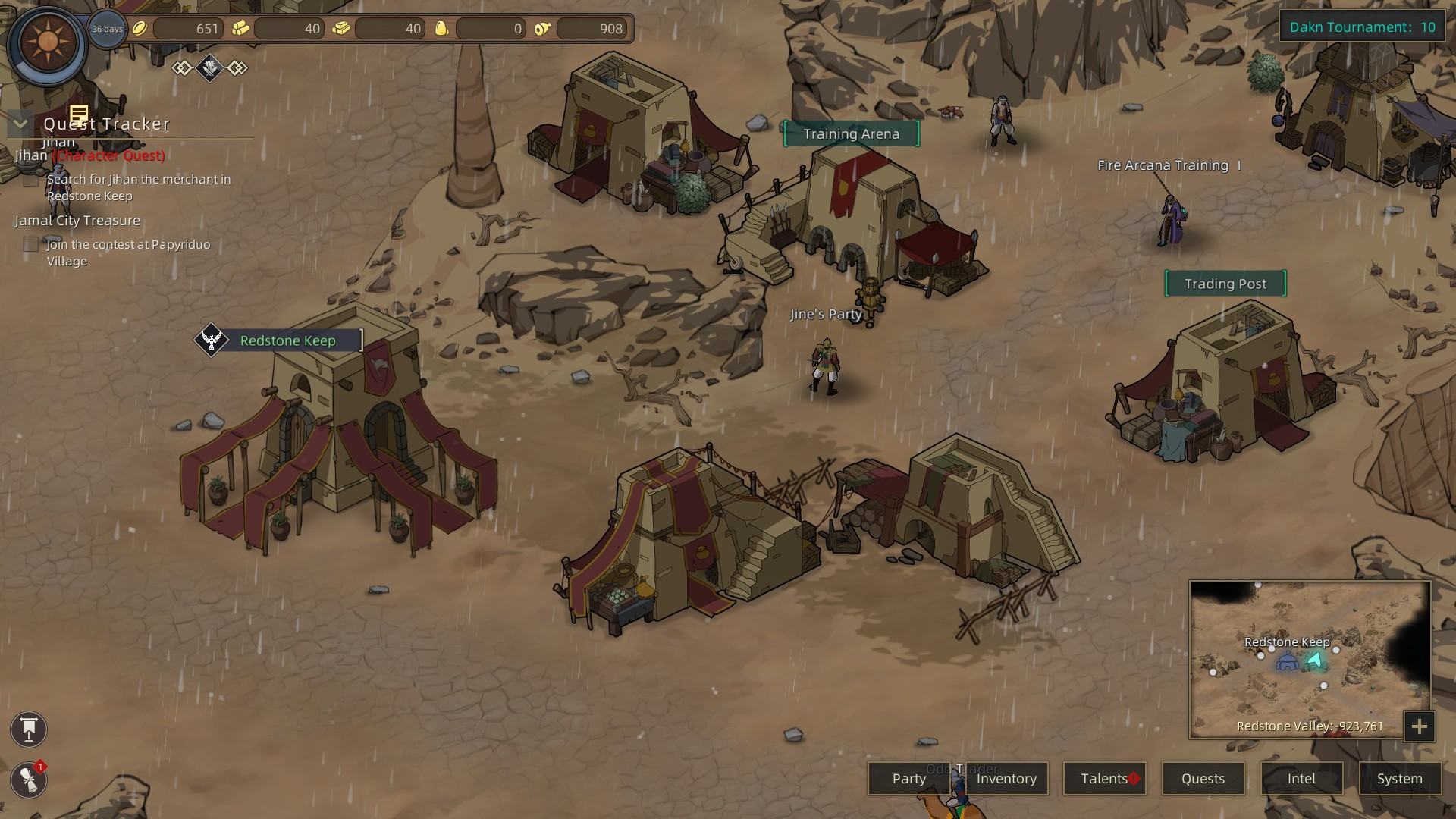Open the Party menu

click(x=908, y=779)
